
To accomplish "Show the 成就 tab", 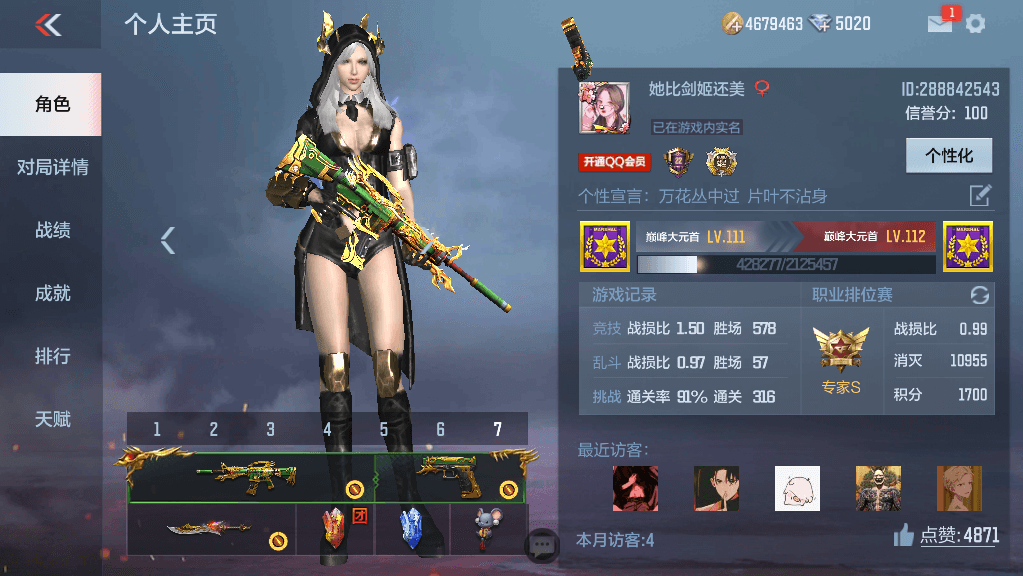I will [52, 293].
